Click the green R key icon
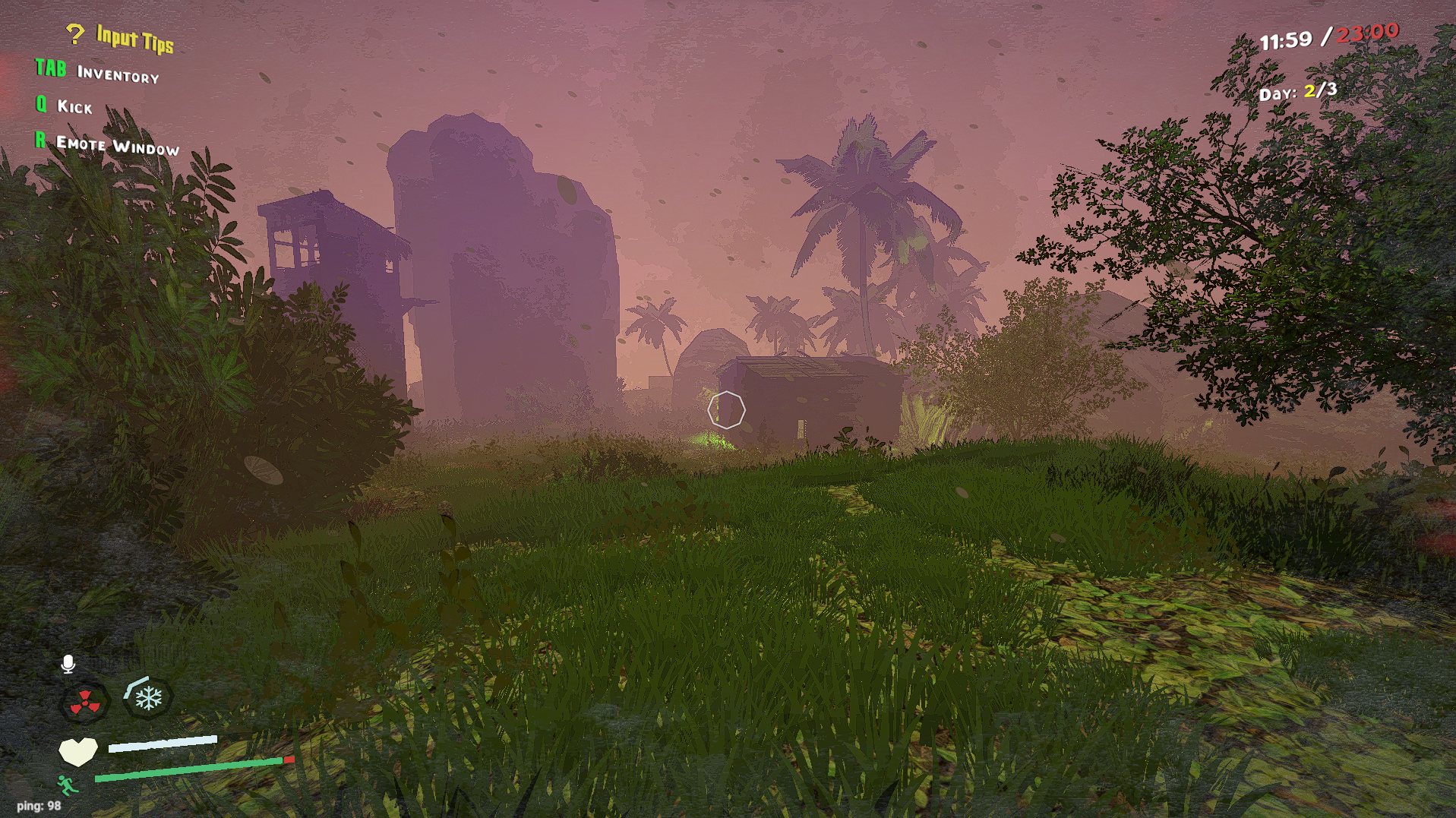Viewport: 1456px width, 818px height. 39,142
